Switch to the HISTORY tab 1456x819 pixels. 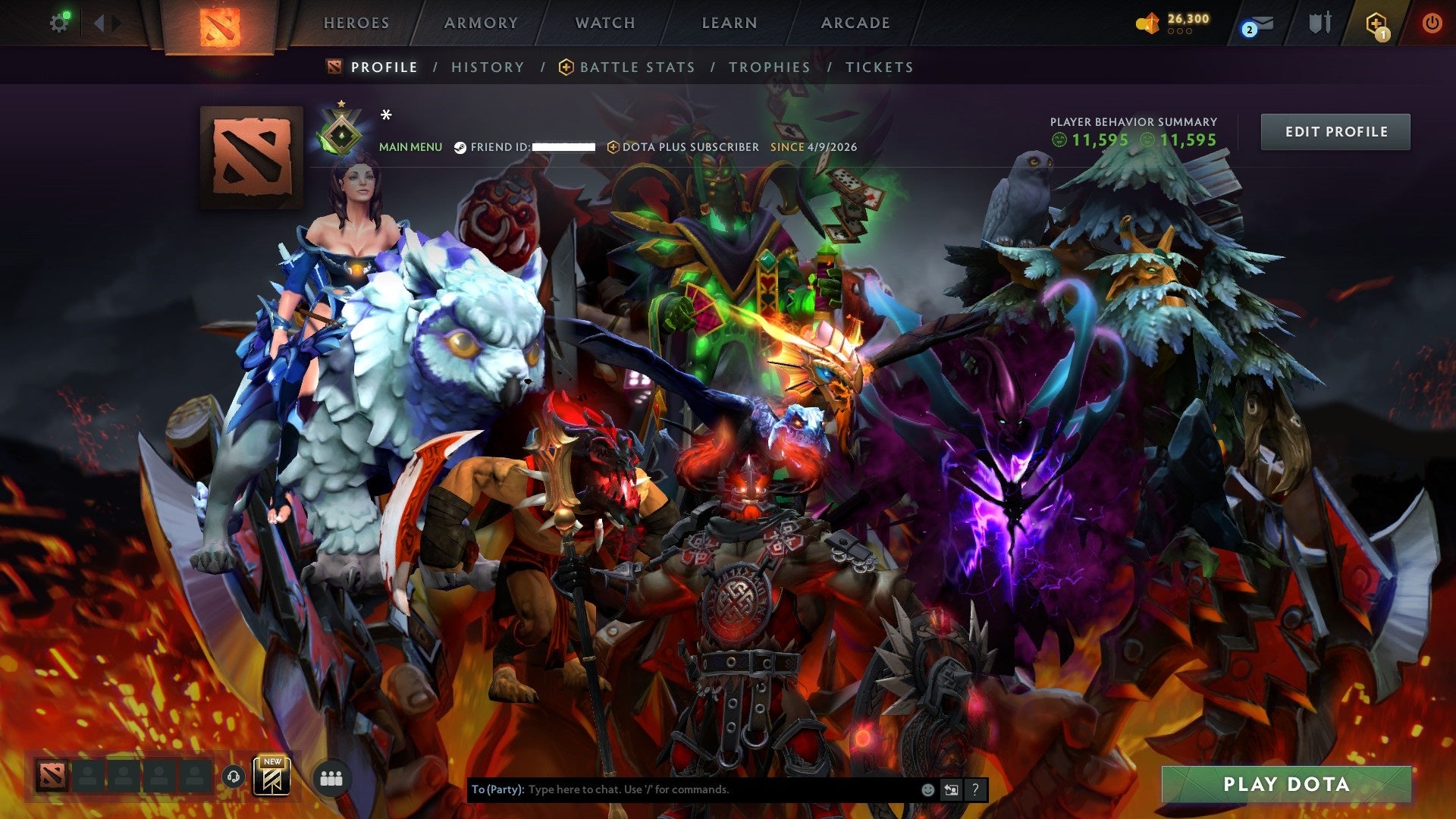point(487,67)
